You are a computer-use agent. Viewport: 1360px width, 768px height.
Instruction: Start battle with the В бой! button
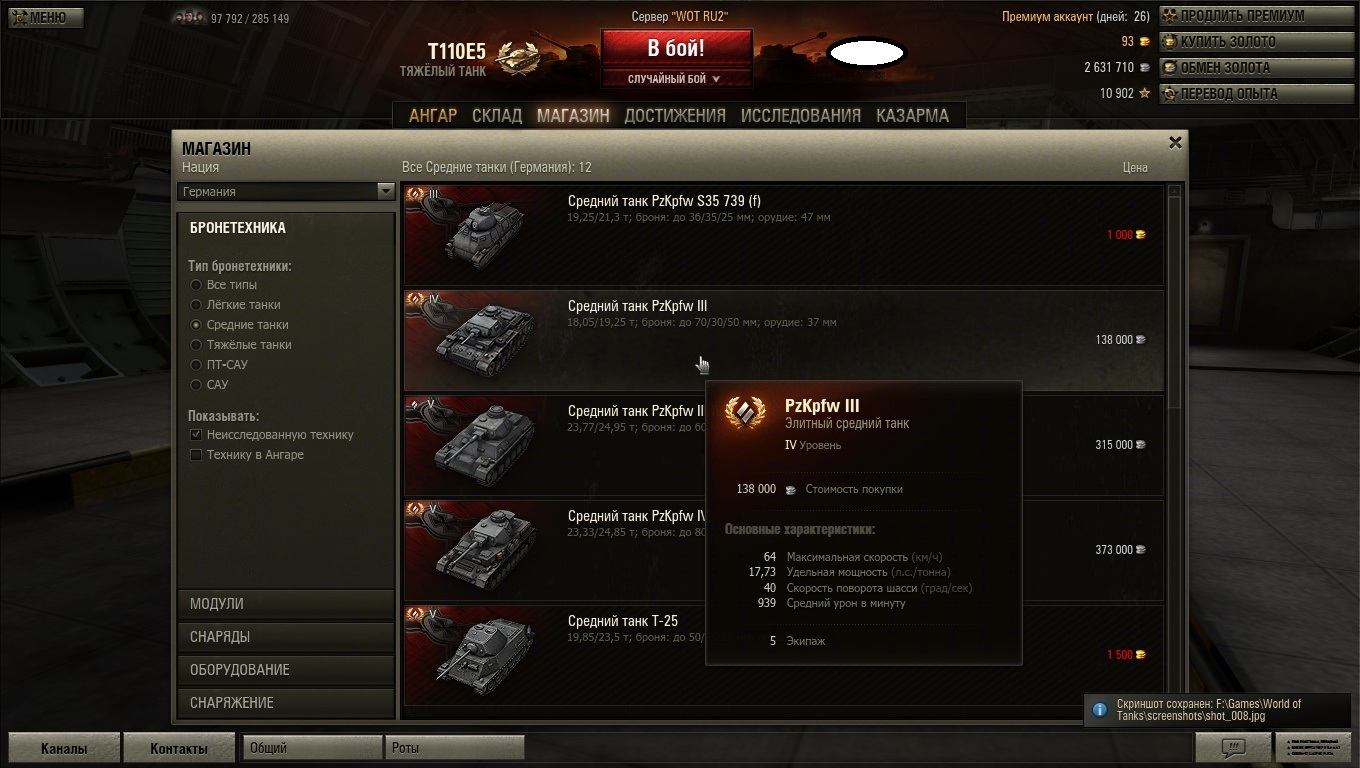click(676, 48)
